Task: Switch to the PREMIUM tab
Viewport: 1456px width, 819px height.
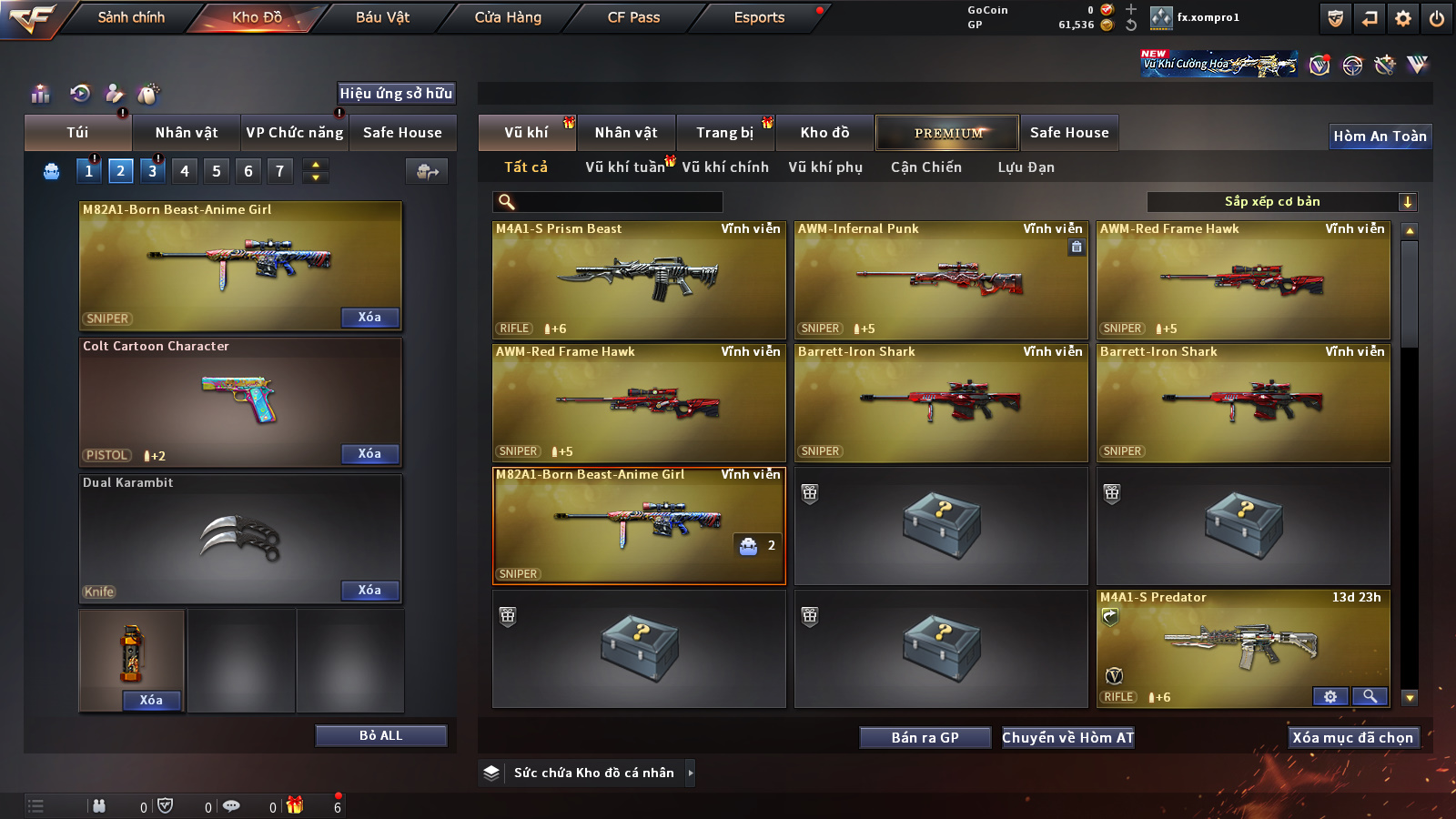Action: [x=947, y=133]
